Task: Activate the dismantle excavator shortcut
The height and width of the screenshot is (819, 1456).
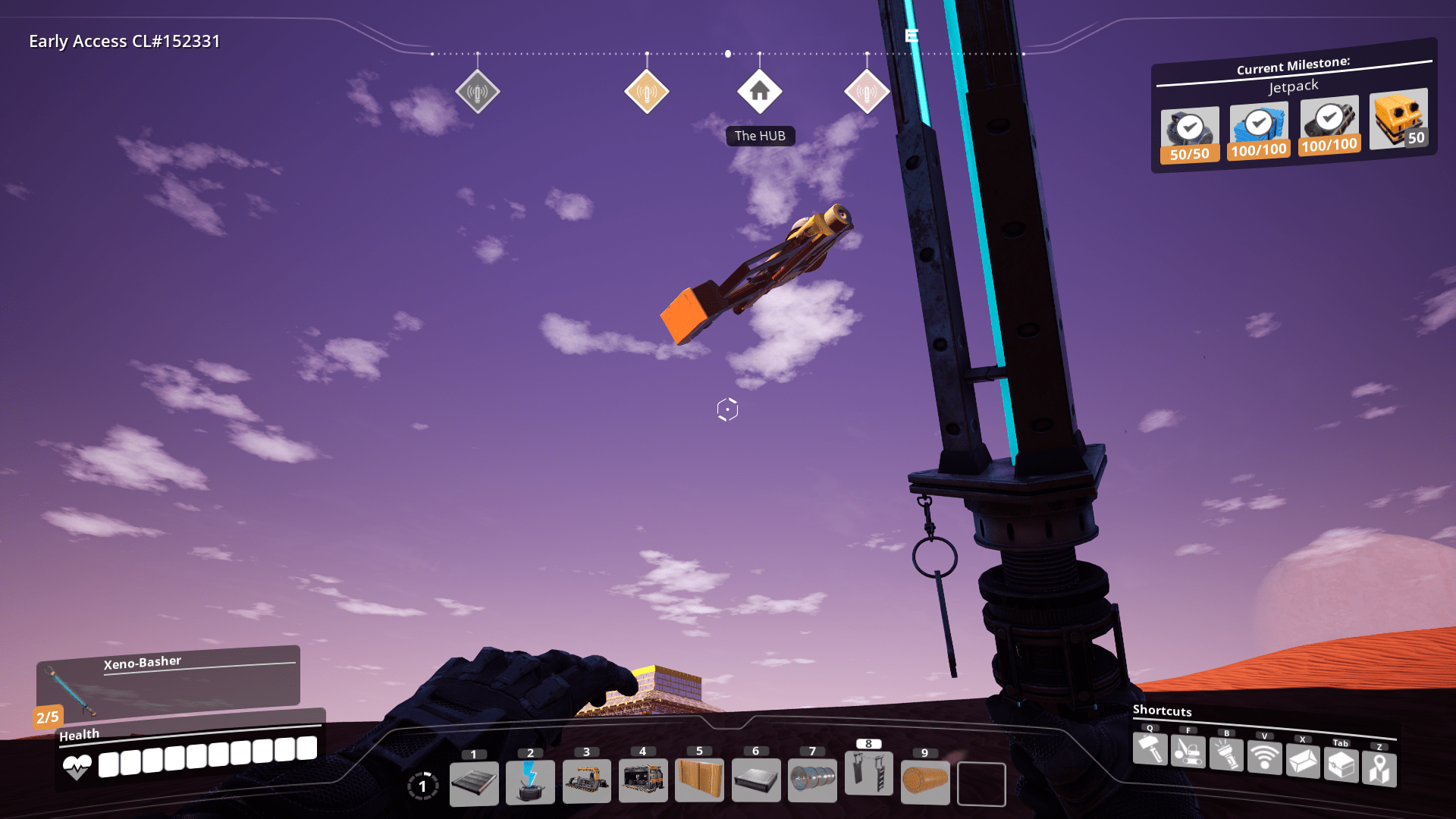Action: tap(1188, 752)
